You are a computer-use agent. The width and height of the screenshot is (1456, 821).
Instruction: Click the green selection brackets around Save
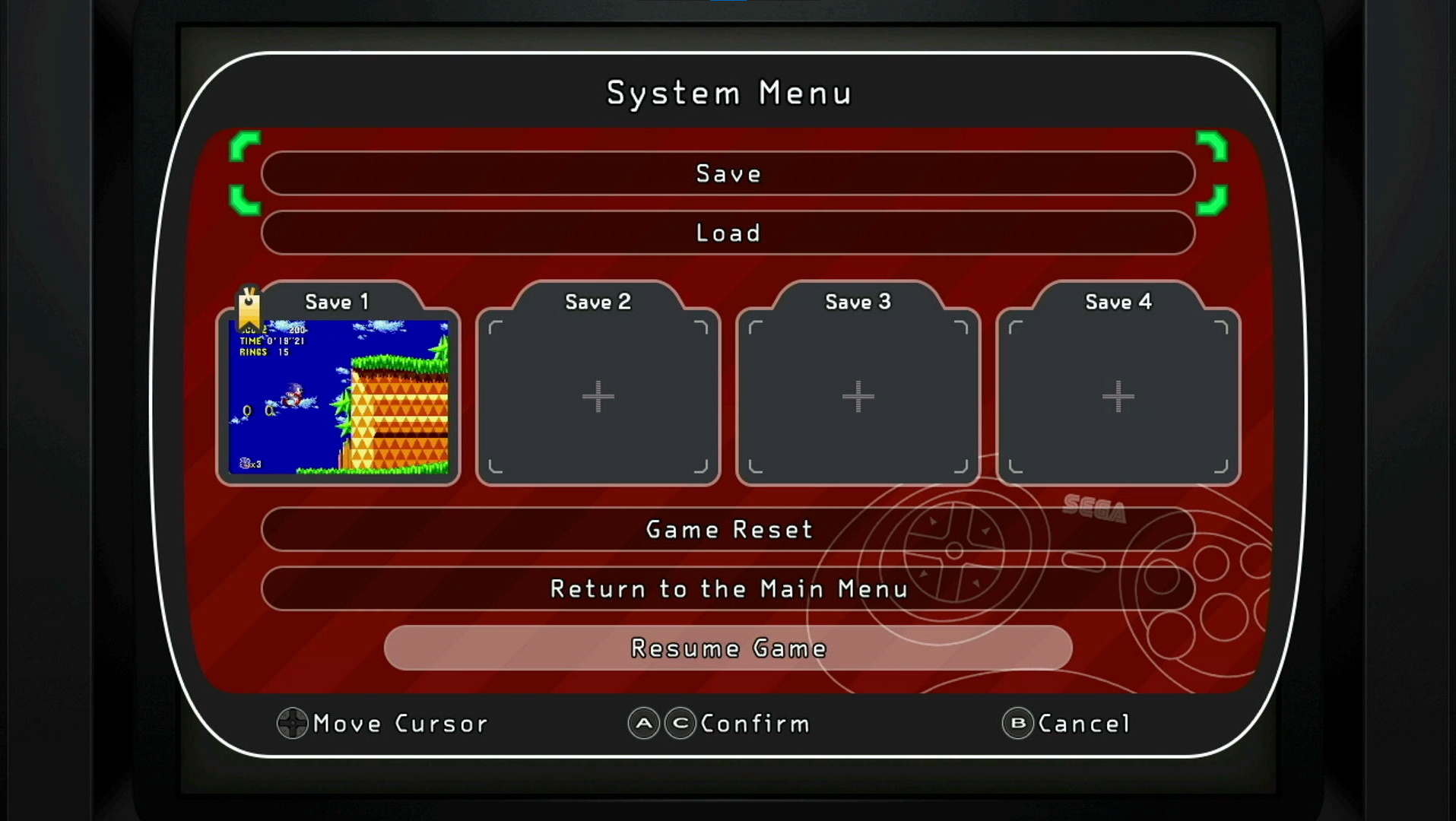pos(245,173)
